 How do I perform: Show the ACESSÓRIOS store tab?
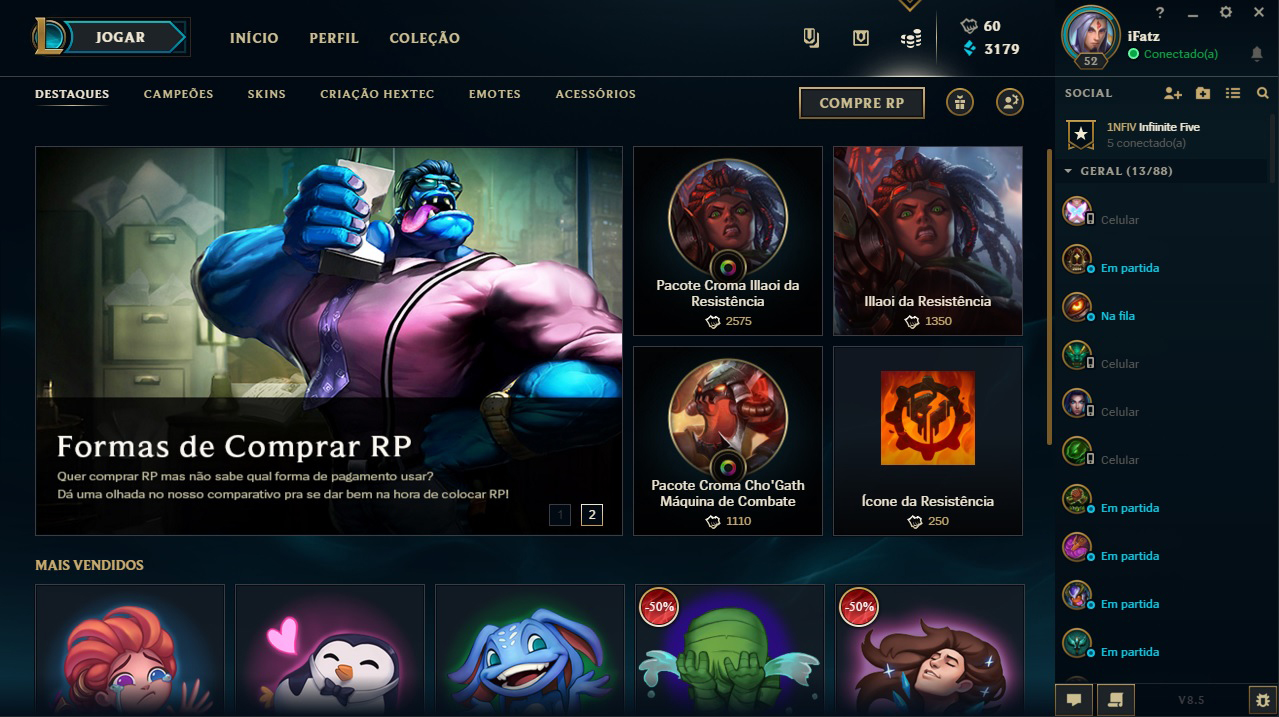(x=595, y=94)
